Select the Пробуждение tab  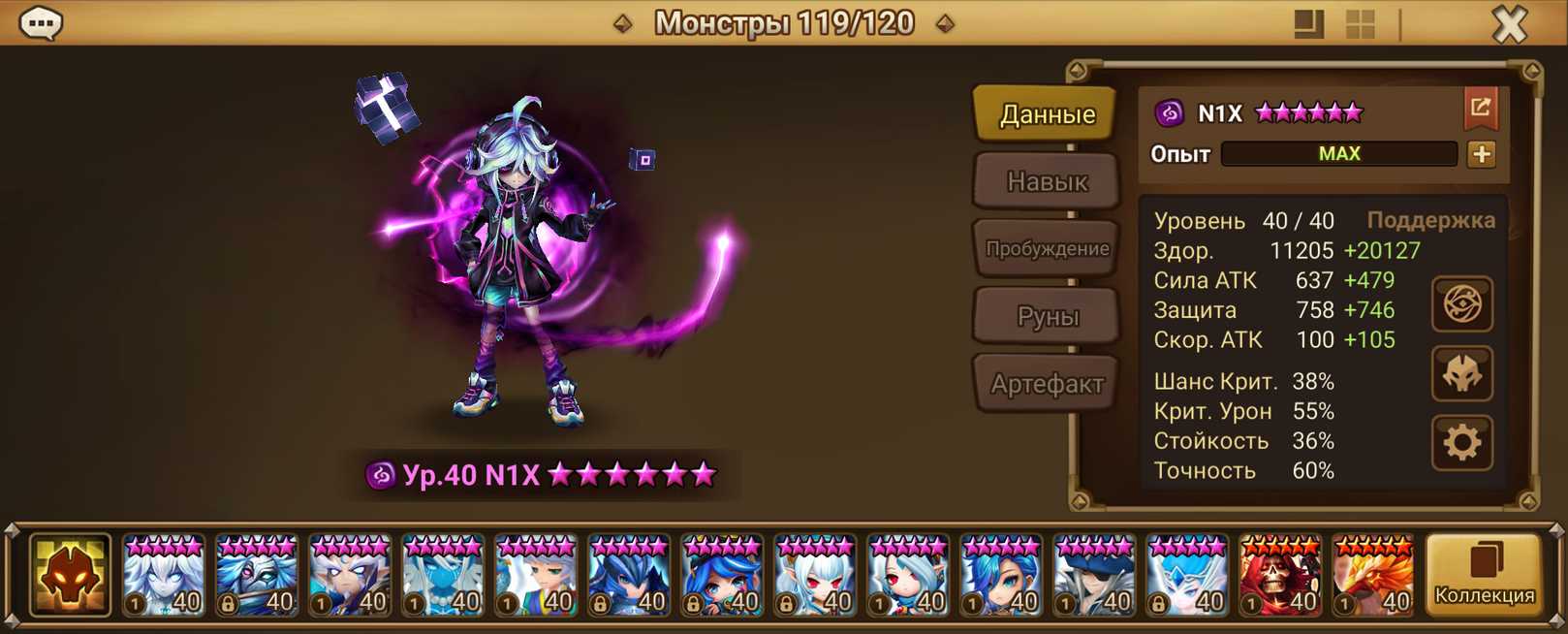[1047, 249]
